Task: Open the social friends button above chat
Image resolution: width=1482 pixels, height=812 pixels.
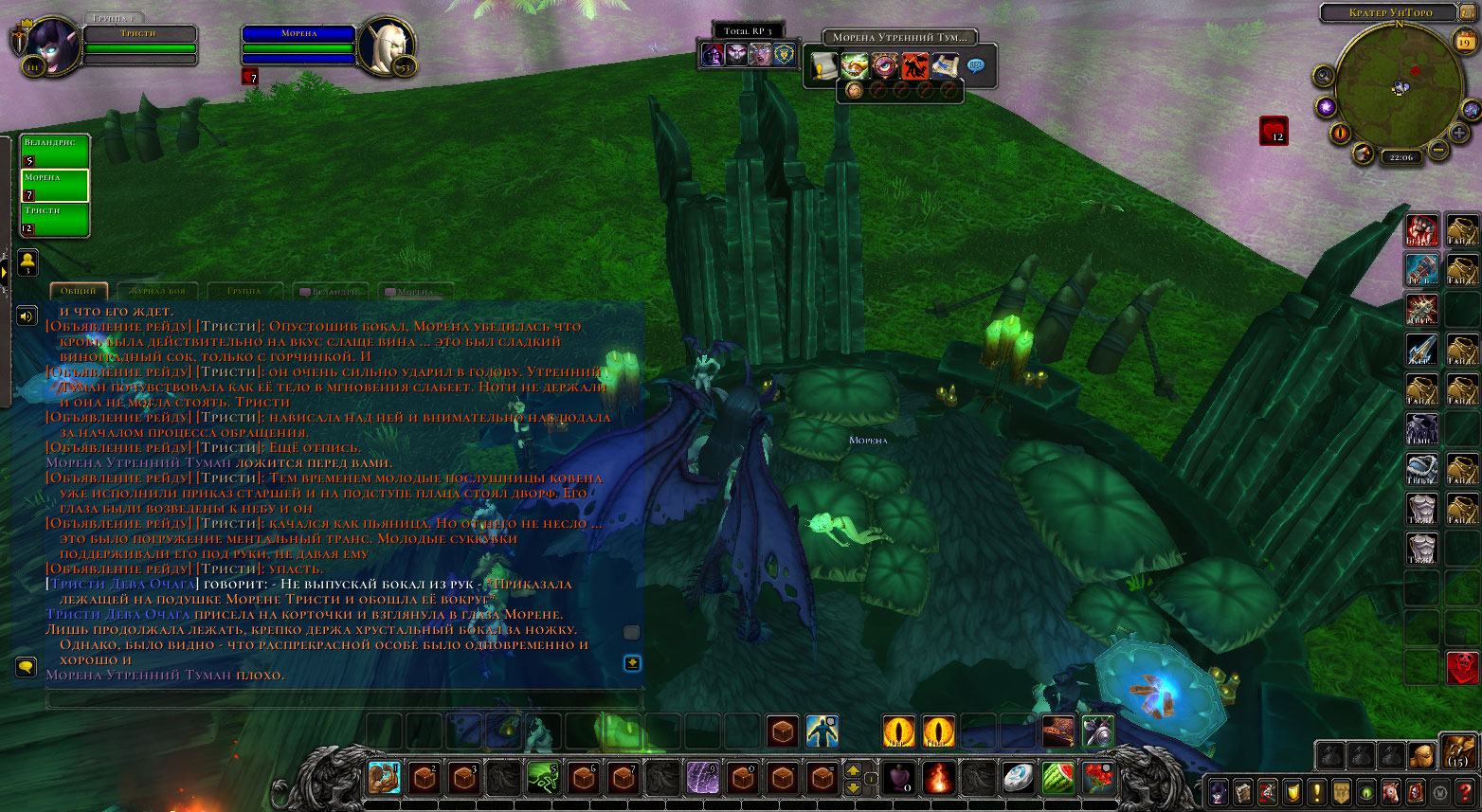Action: click(x=28, y=261)
